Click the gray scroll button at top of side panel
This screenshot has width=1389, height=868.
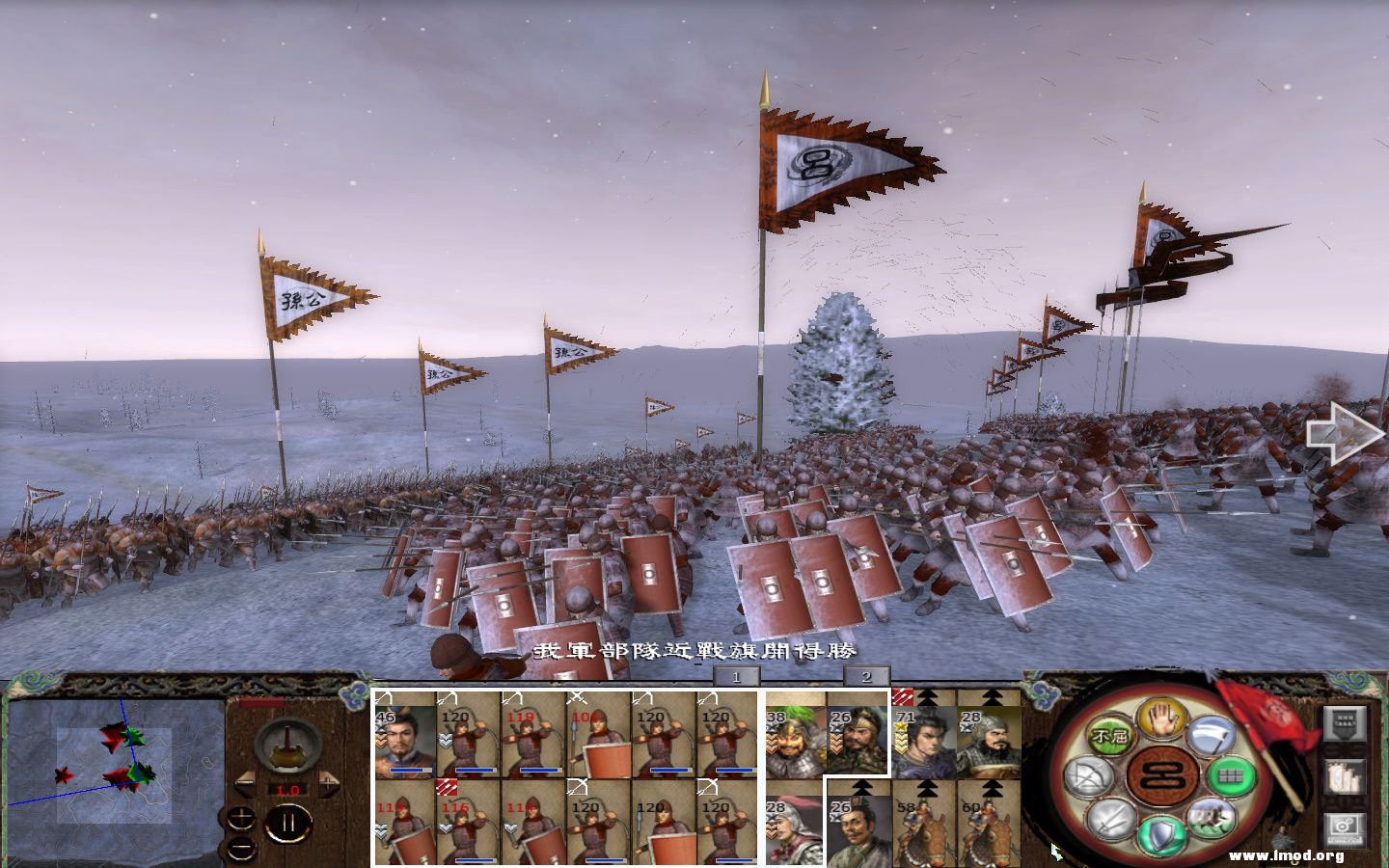1346,723
